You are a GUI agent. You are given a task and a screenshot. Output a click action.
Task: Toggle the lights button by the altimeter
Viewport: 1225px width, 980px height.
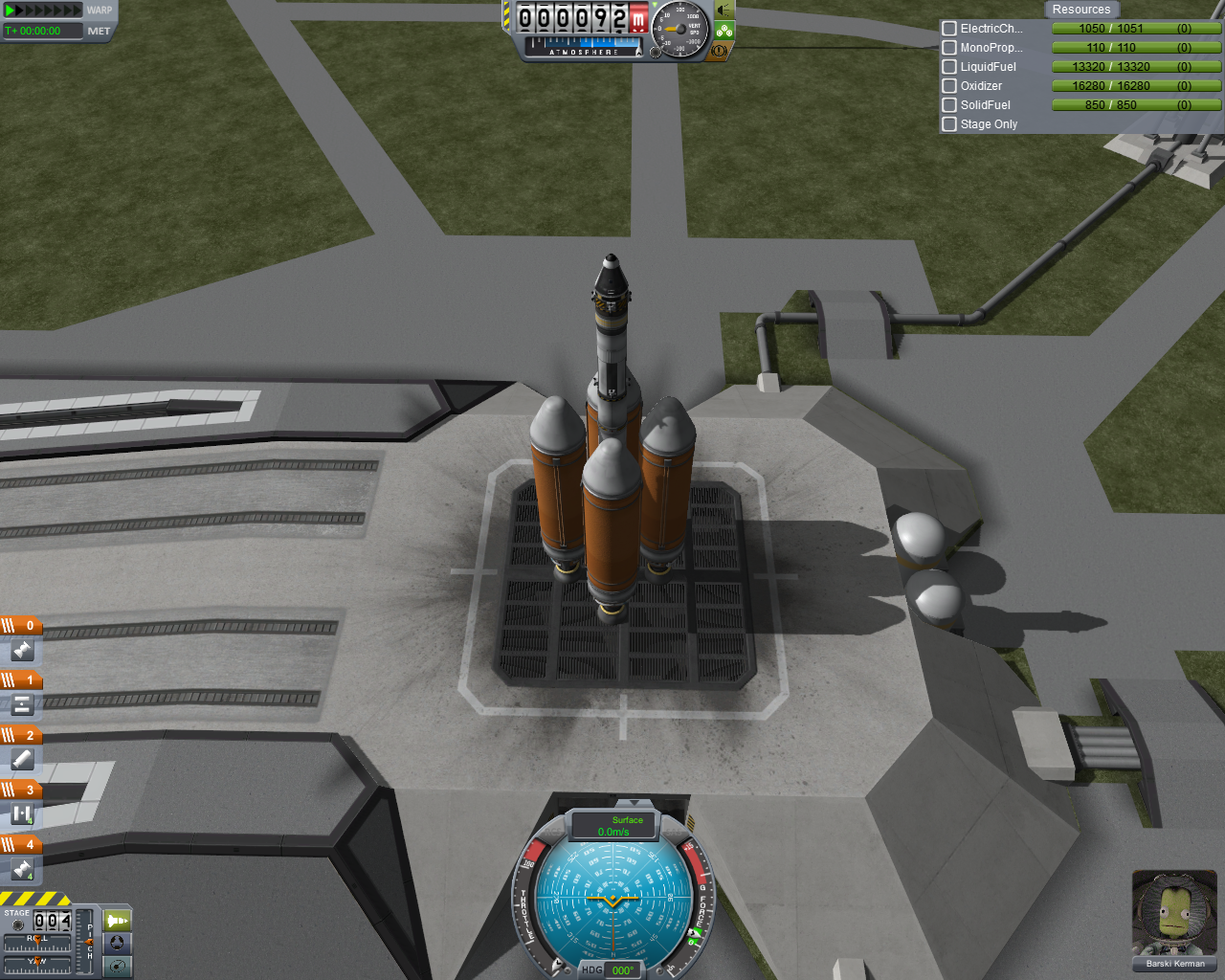tap(724, 11)
